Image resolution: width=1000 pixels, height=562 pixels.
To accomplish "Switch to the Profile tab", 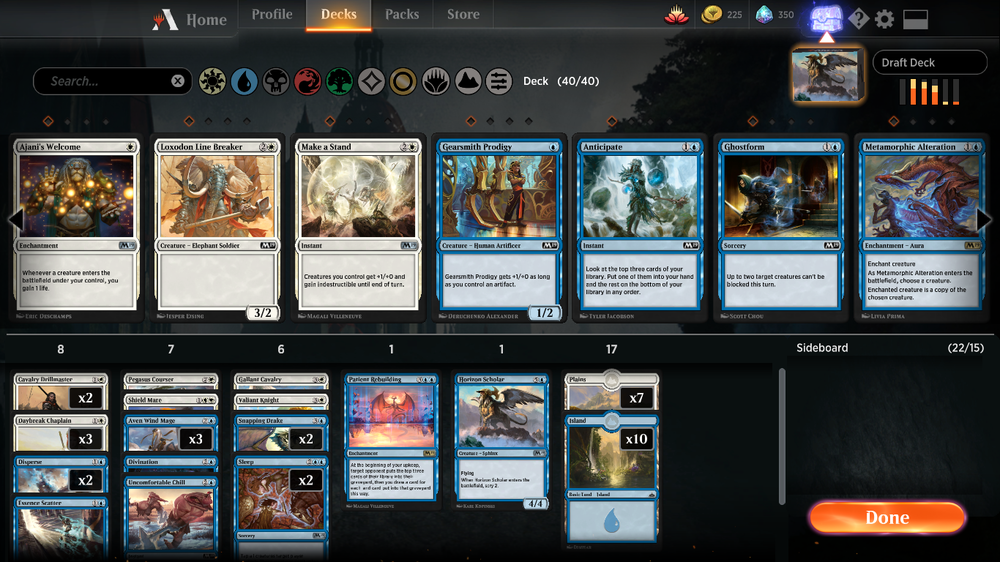I will tap(272, 15).
